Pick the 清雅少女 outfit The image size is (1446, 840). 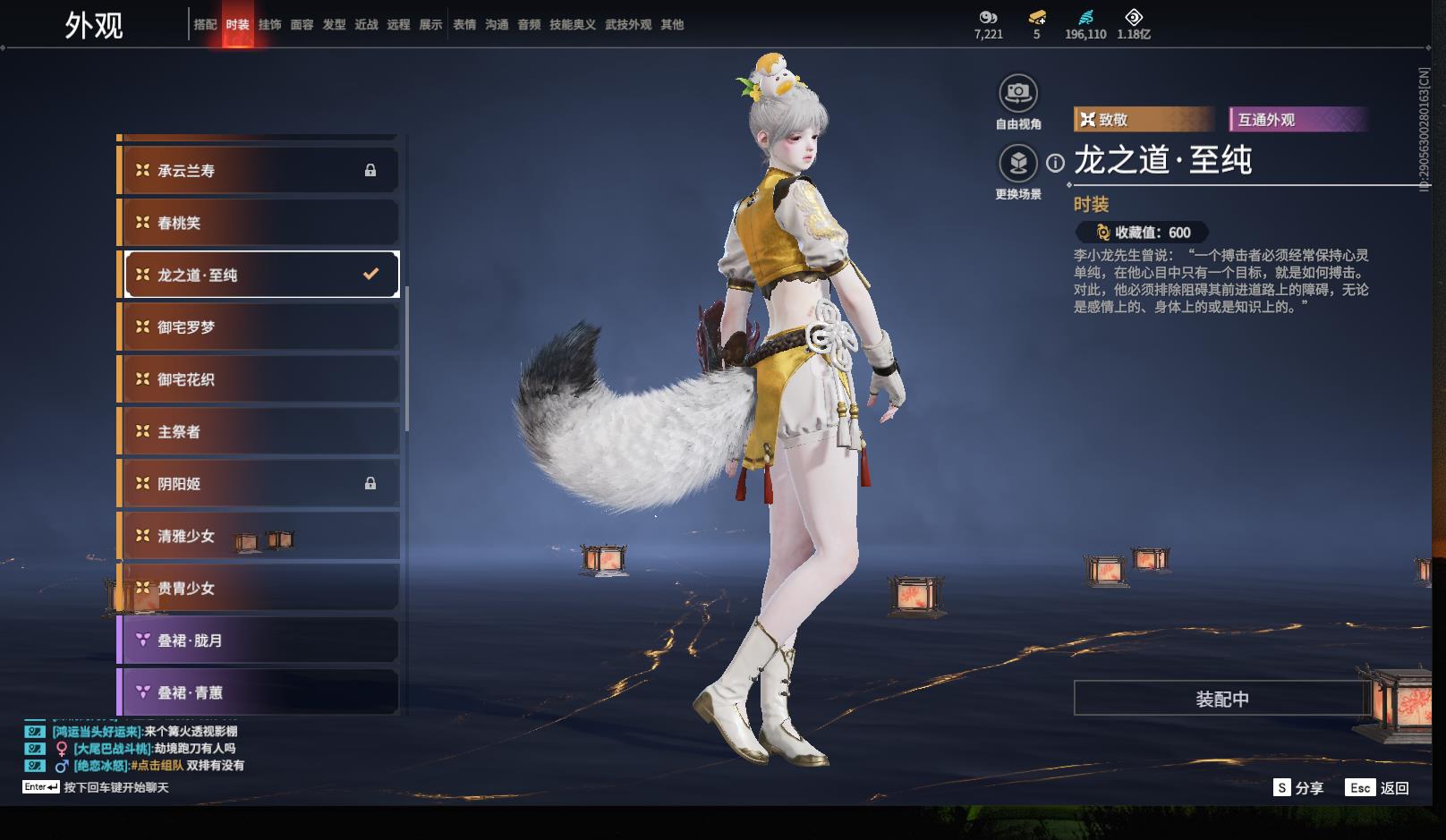[259, 536]
